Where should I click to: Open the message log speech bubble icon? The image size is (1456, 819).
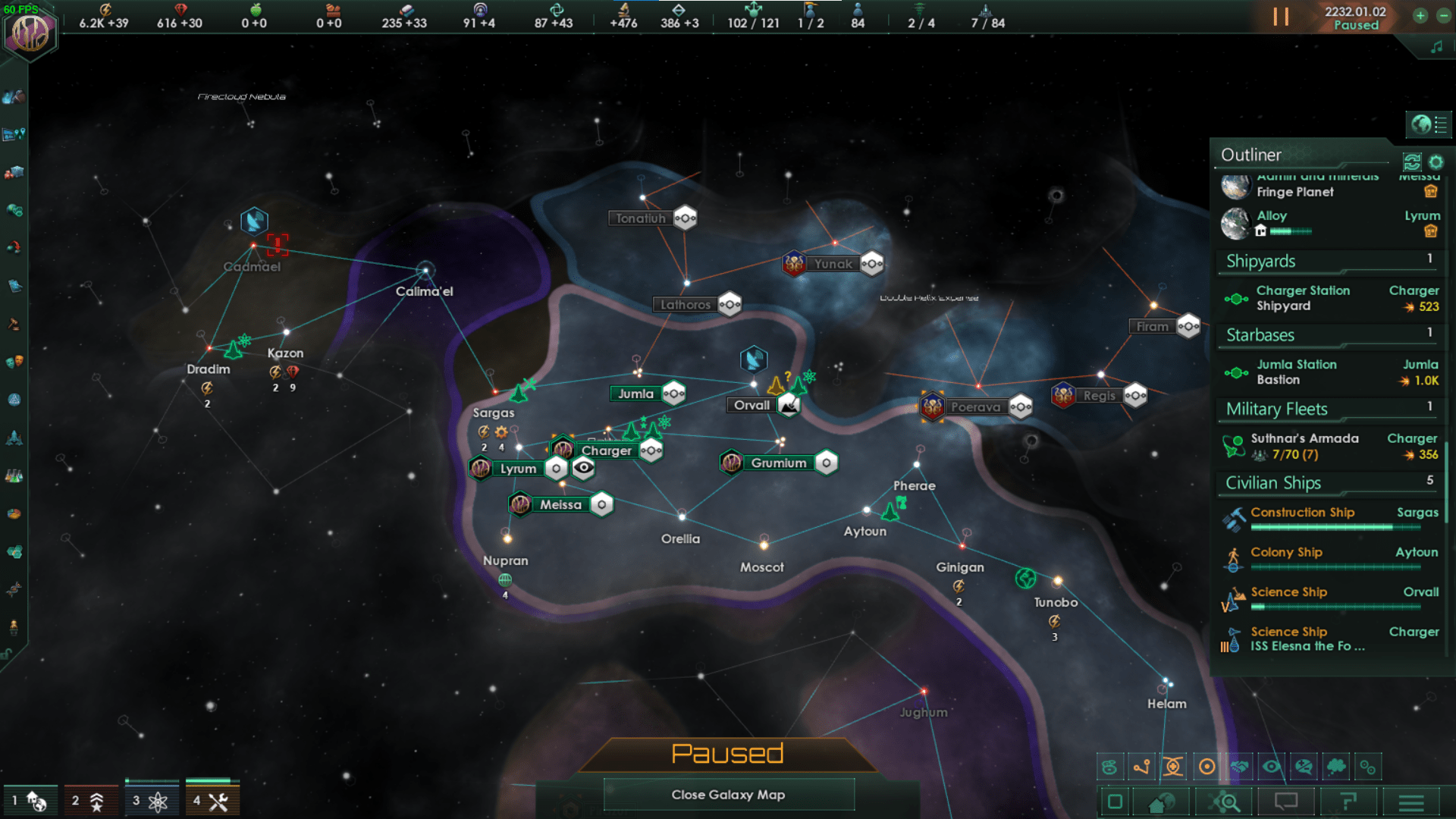click(1287, 802)
